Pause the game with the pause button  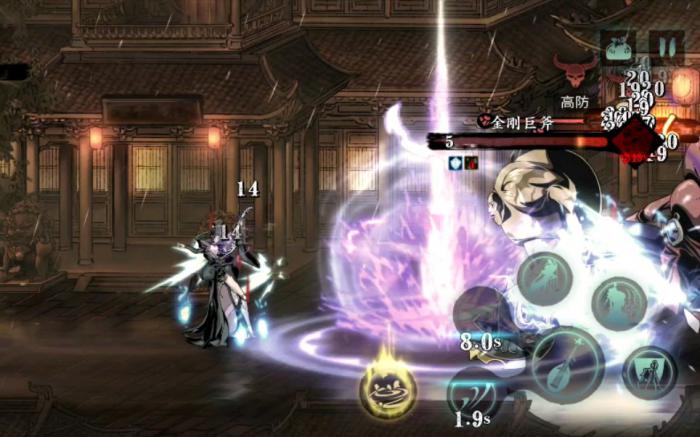666,46
